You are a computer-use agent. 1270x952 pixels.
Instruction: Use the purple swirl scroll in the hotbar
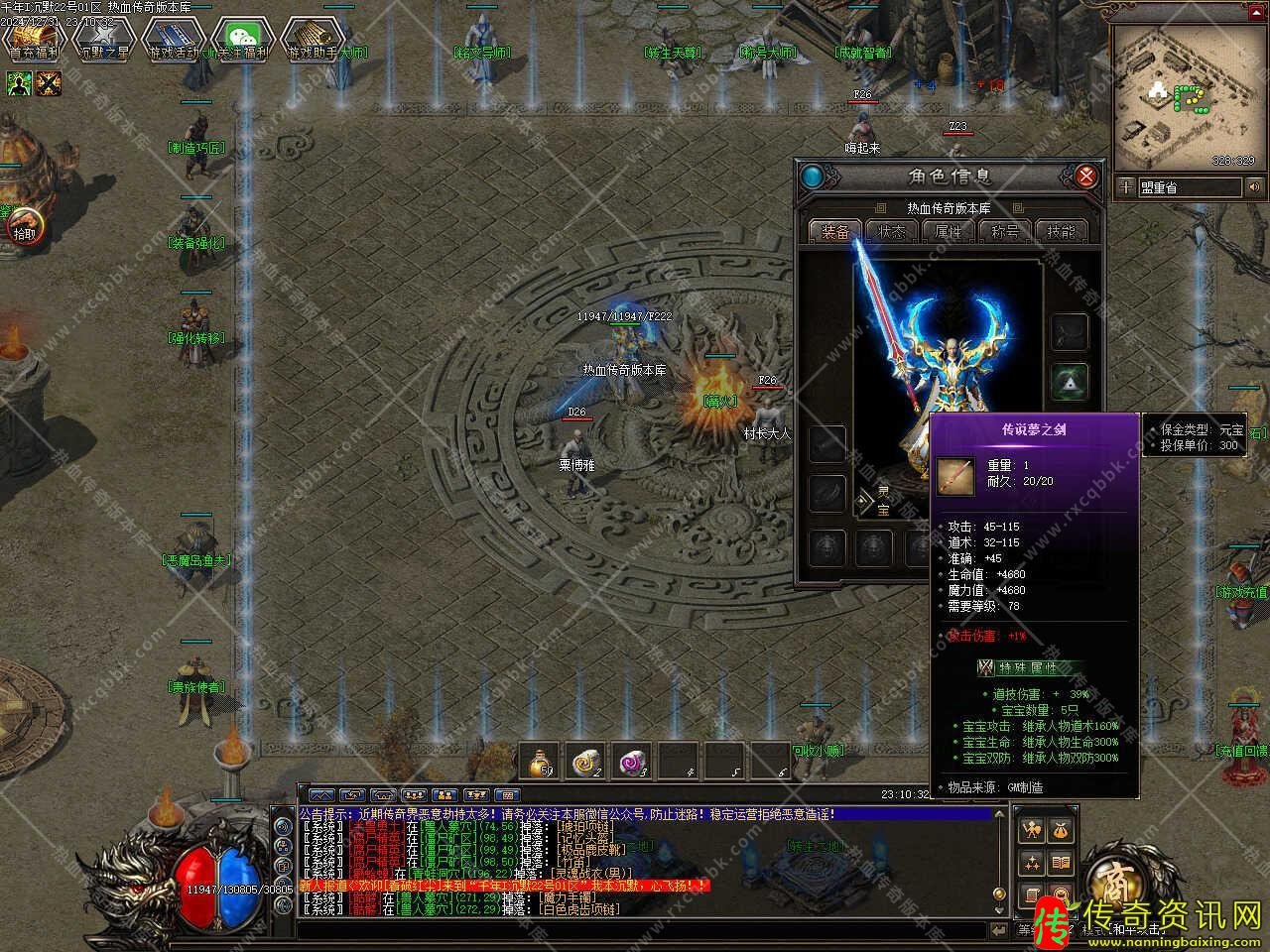click(x=632, y=761)
